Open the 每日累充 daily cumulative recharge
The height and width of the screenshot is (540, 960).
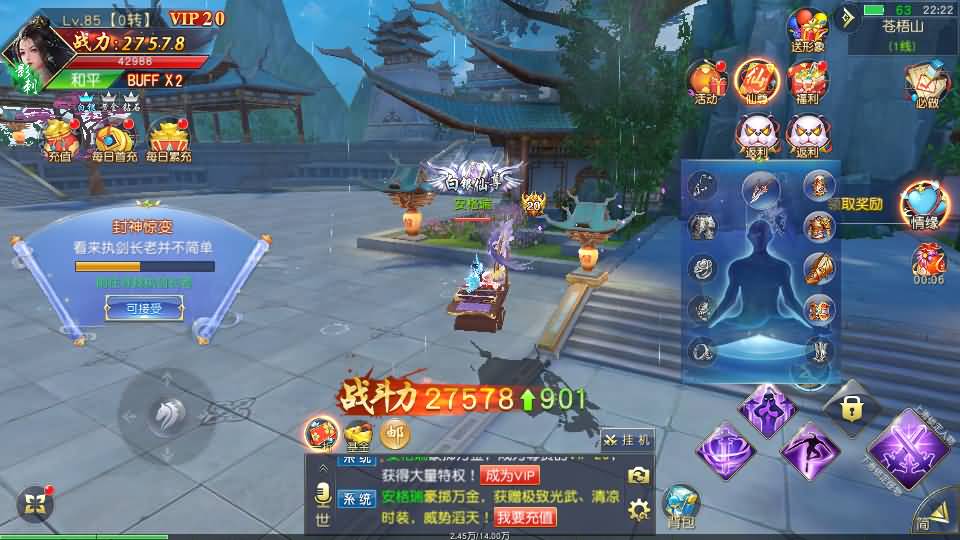pos(168,139)
